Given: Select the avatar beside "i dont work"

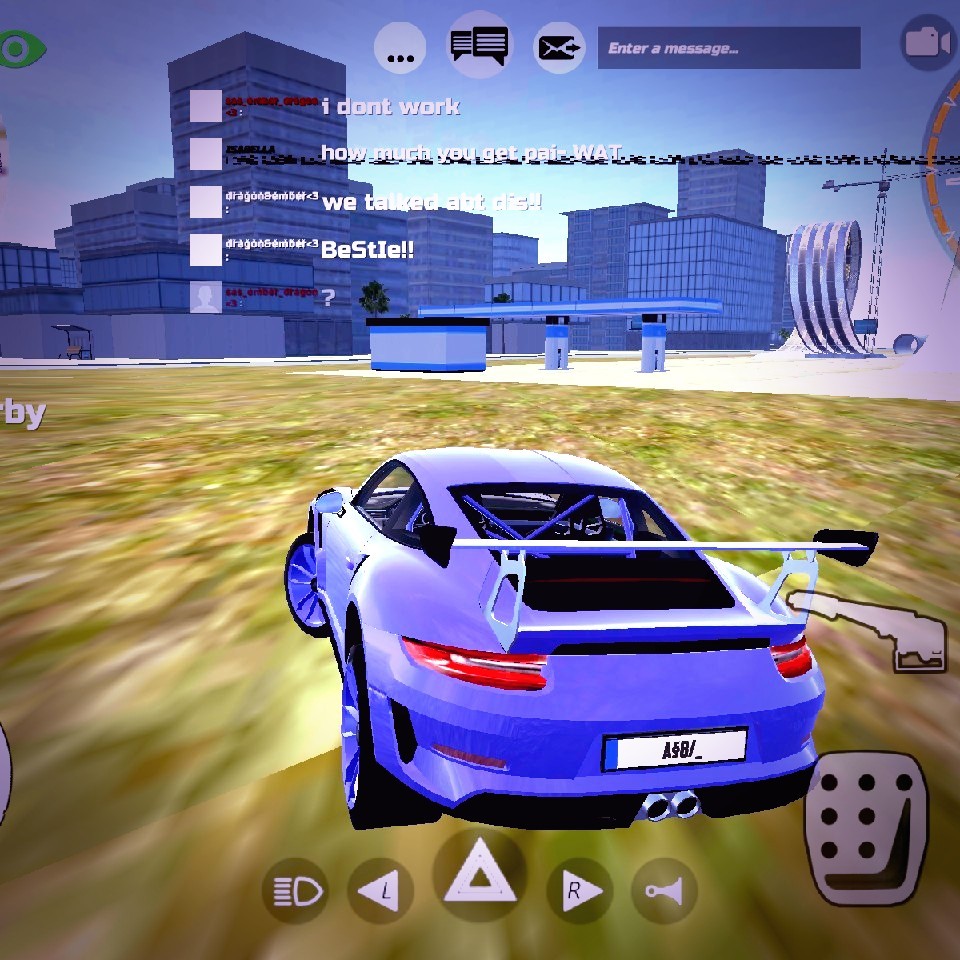Looking at the screenshot, I should 206,106.
